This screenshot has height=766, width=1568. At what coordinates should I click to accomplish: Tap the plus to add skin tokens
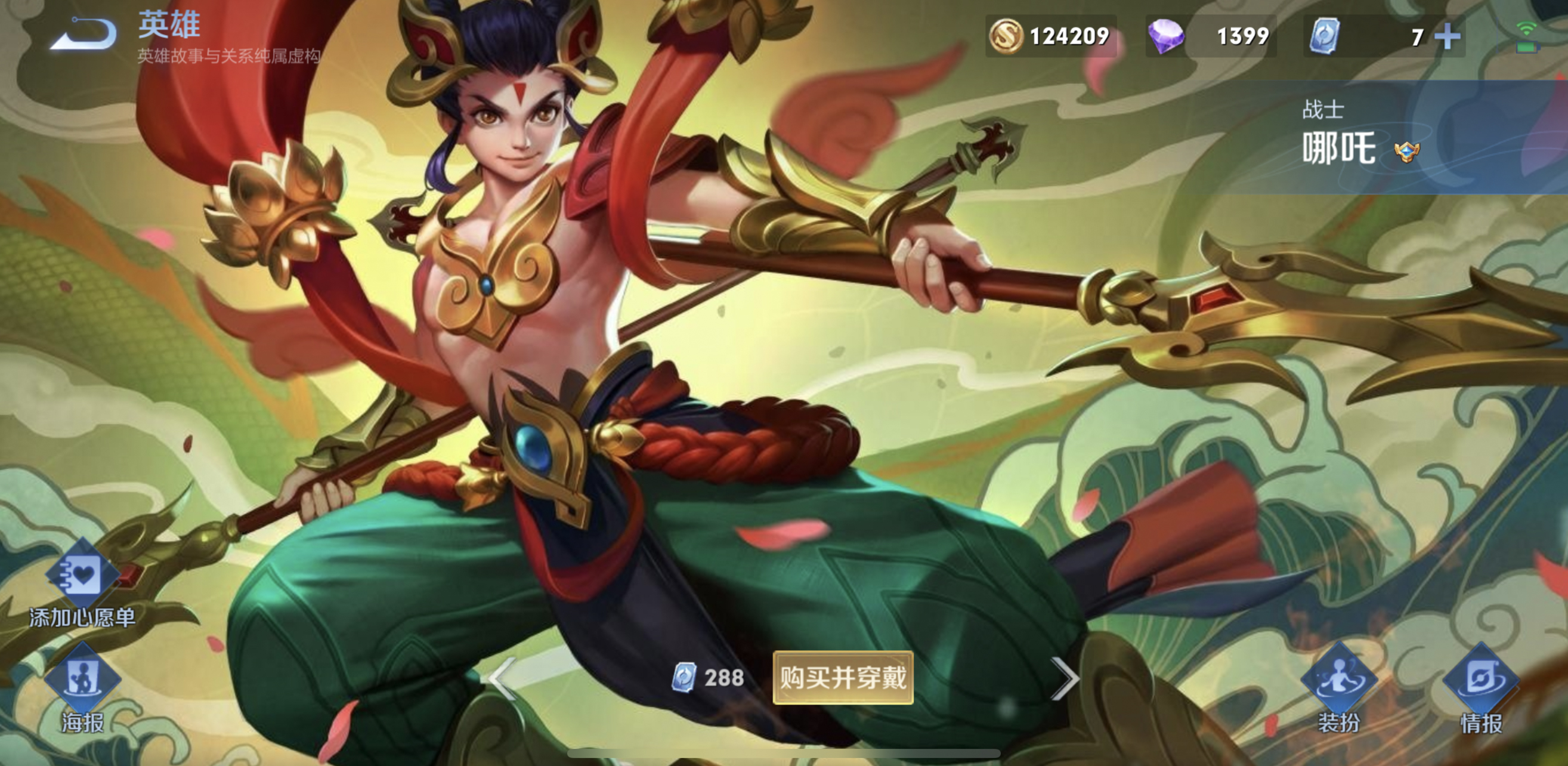tap(1449, 36)
